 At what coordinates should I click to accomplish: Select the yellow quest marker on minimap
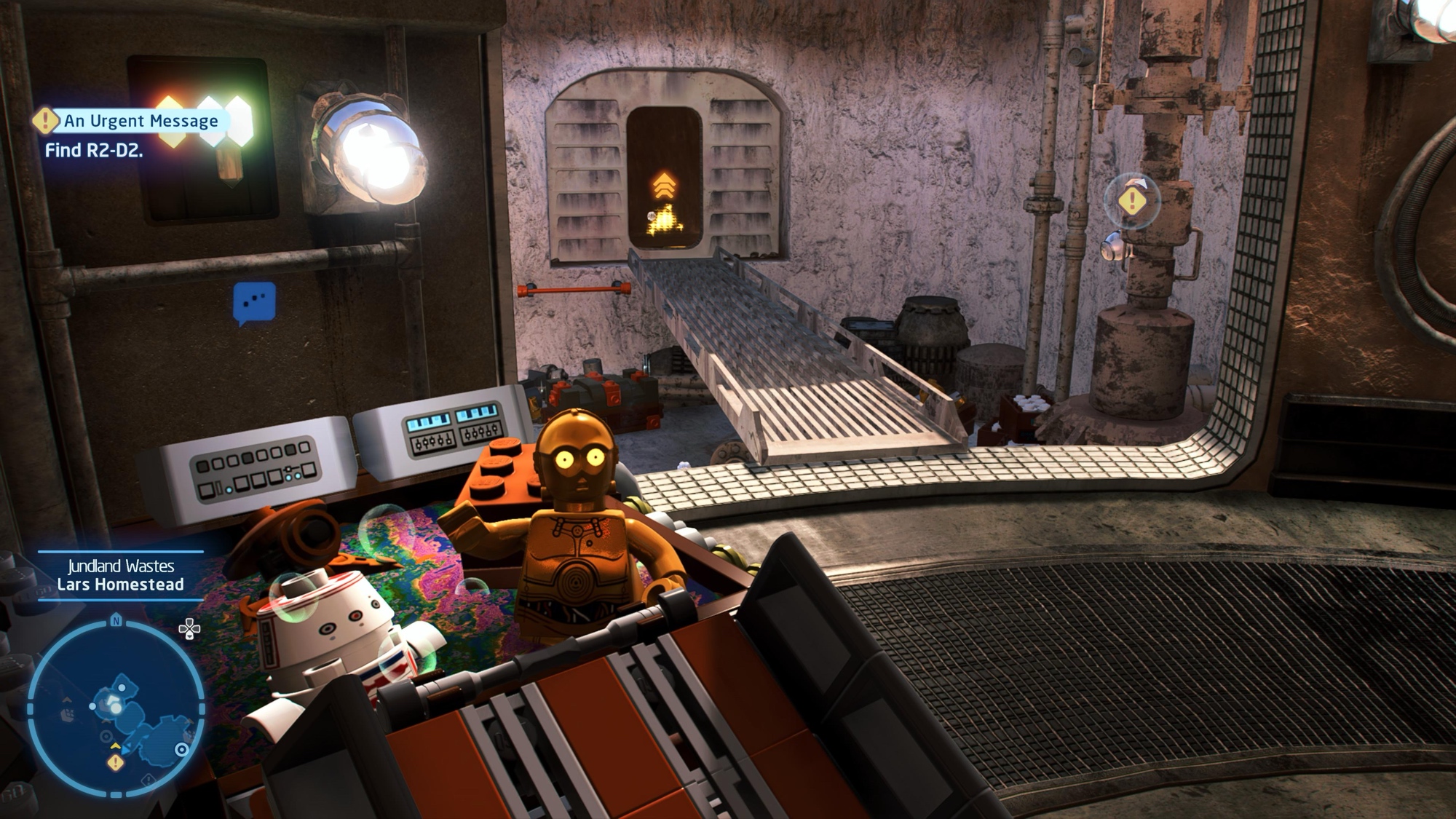coord(115,762)
